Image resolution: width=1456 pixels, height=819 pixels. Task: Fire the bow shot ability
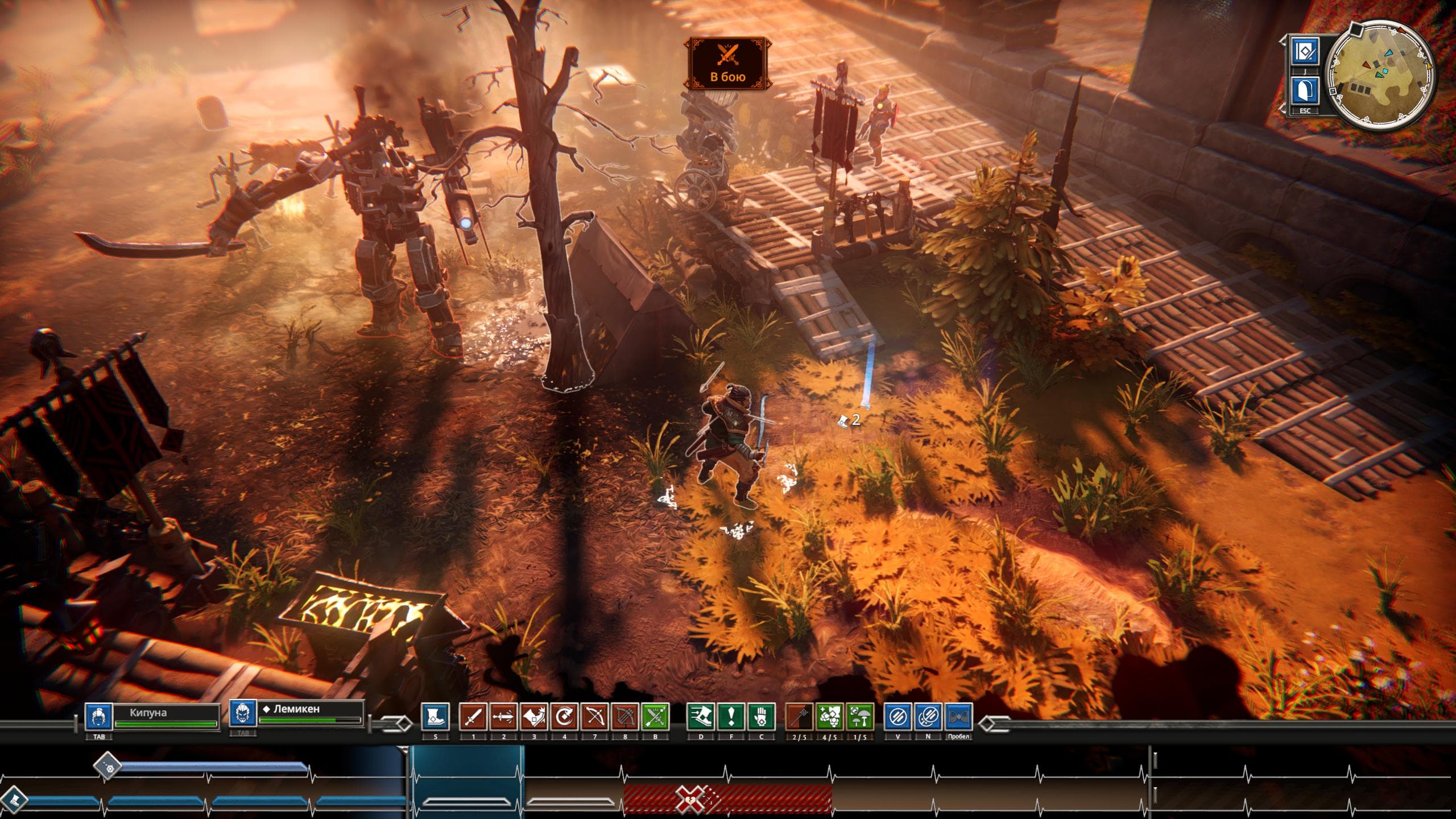pyautogui.click(x=595, y=717)
